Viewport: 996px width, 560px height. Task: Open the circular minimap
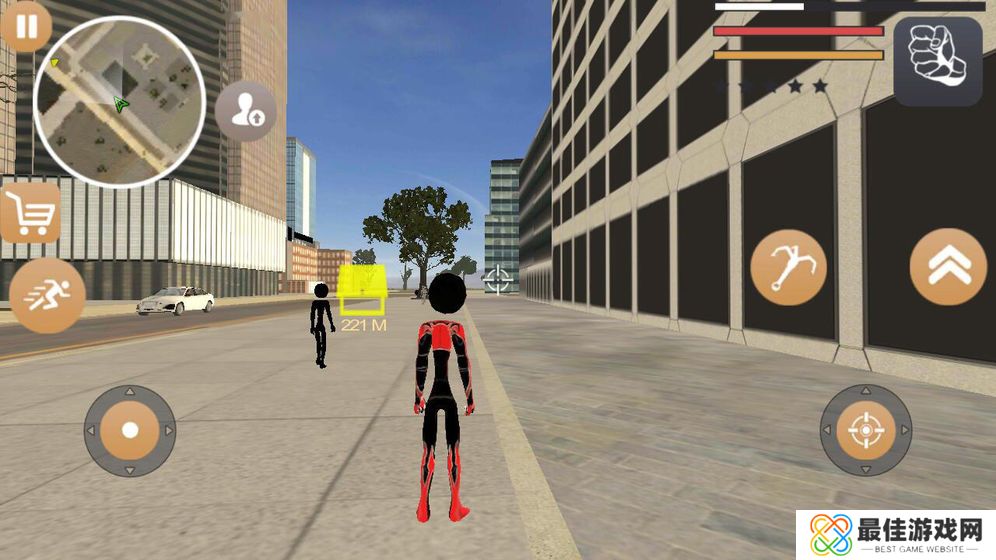pos(119,100)
